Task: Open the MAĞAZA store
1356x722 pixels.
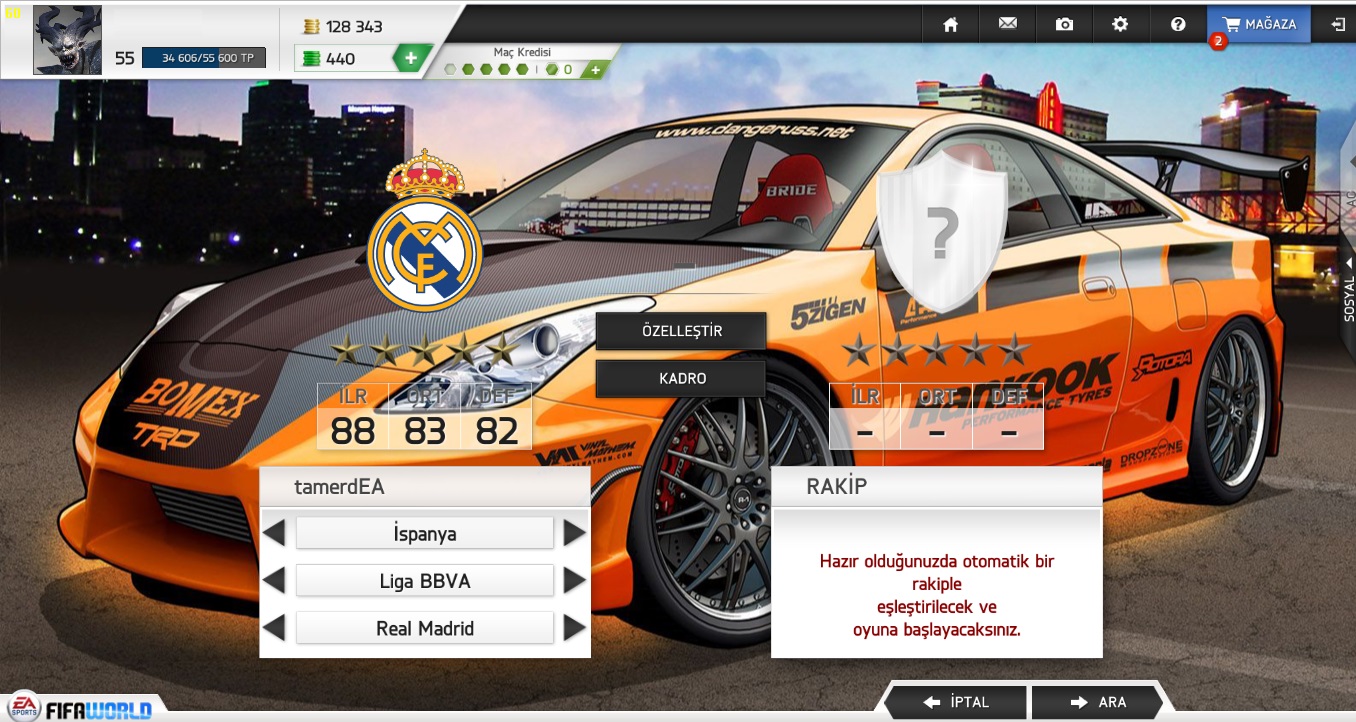Action: (x=1259, y=24)
